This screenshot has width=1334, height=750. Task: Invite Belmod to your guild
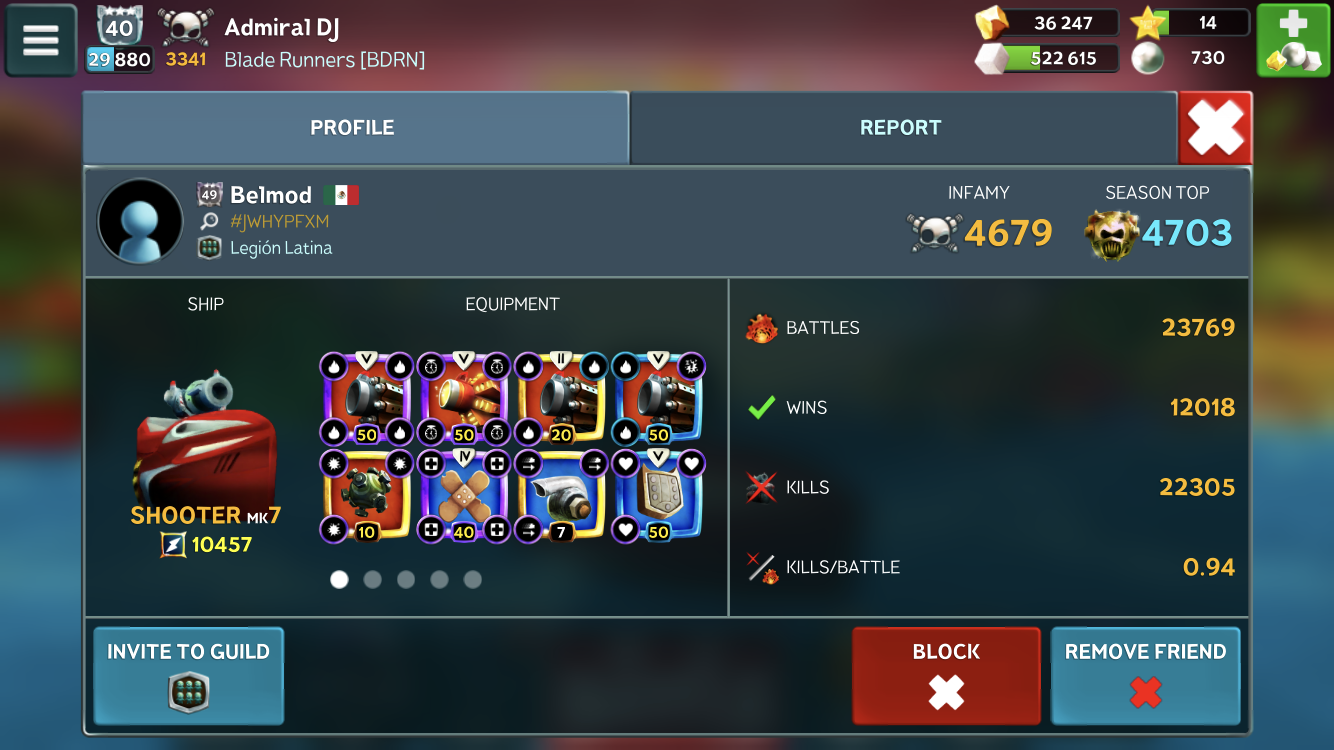coord(188,675)
